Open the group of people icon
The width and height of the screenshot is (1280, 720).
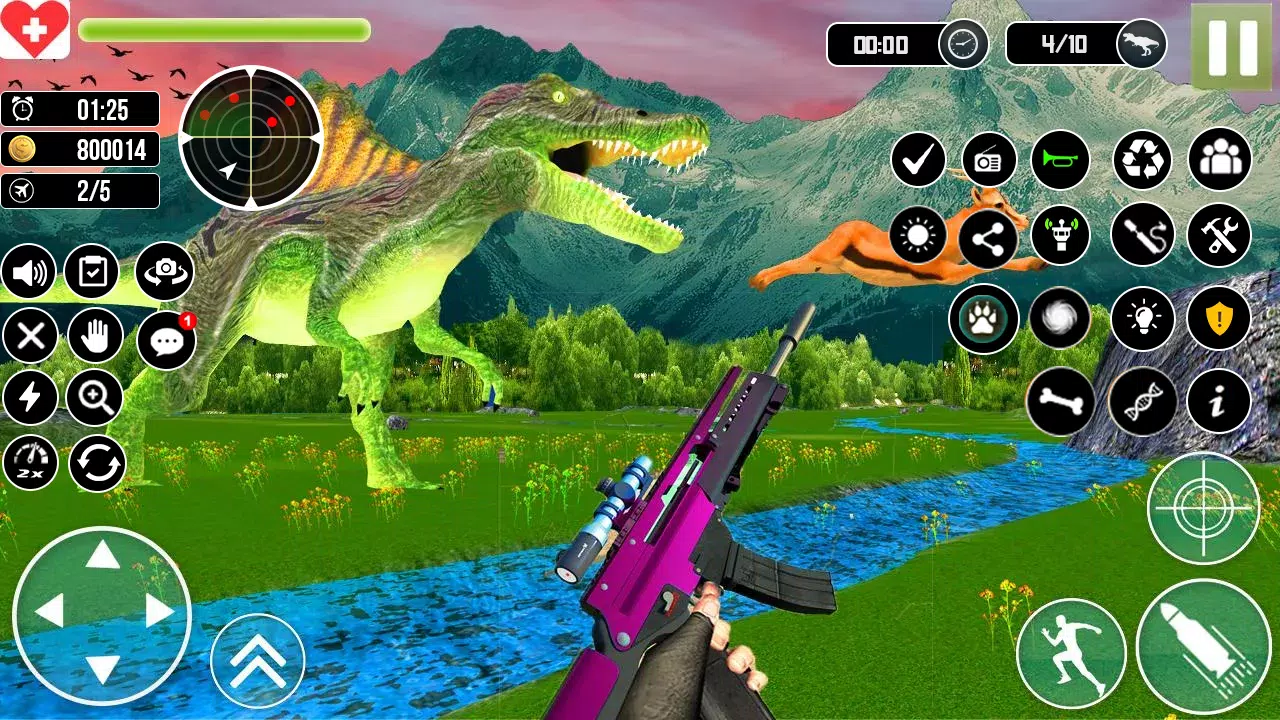point(1219,160)
